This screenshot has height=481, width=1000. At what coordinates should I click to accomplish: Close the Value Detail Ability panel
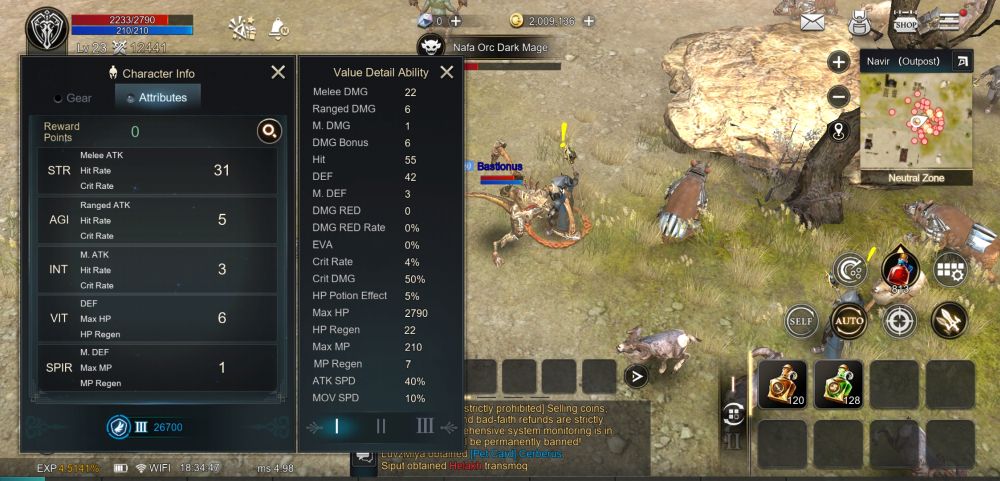pos(447,72)
